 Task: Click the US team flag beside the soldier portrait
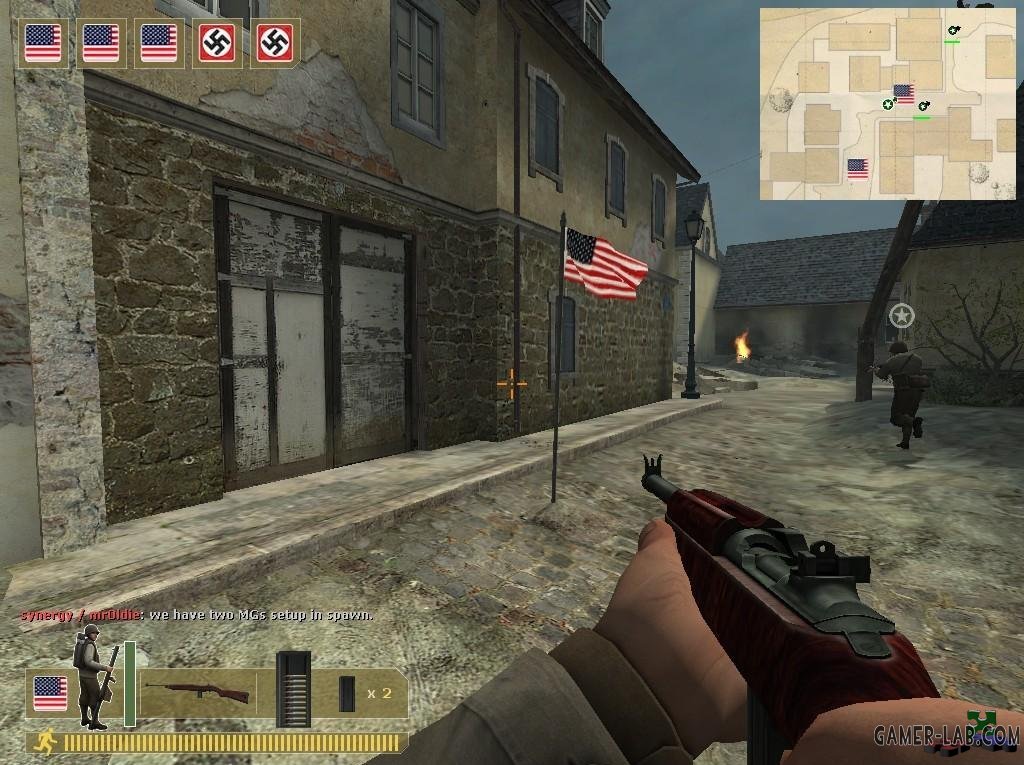click(49, 692)
